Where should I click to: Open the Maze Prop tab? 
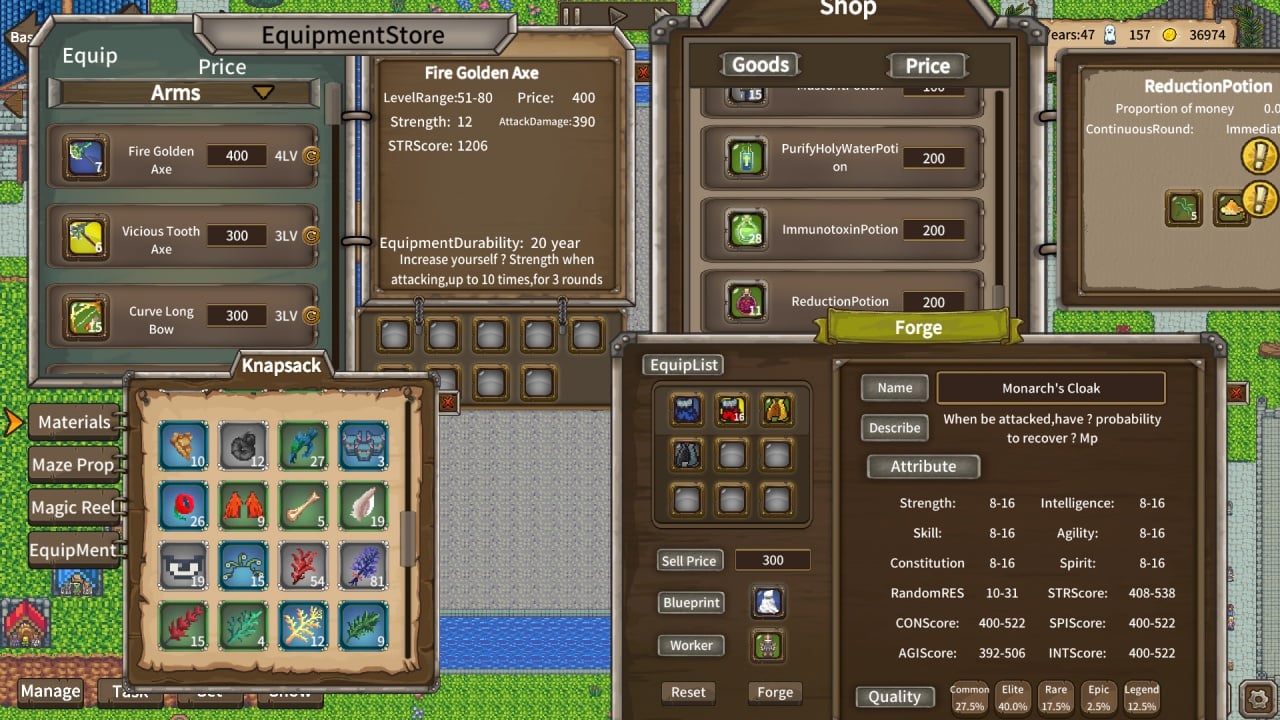[73, 465]
